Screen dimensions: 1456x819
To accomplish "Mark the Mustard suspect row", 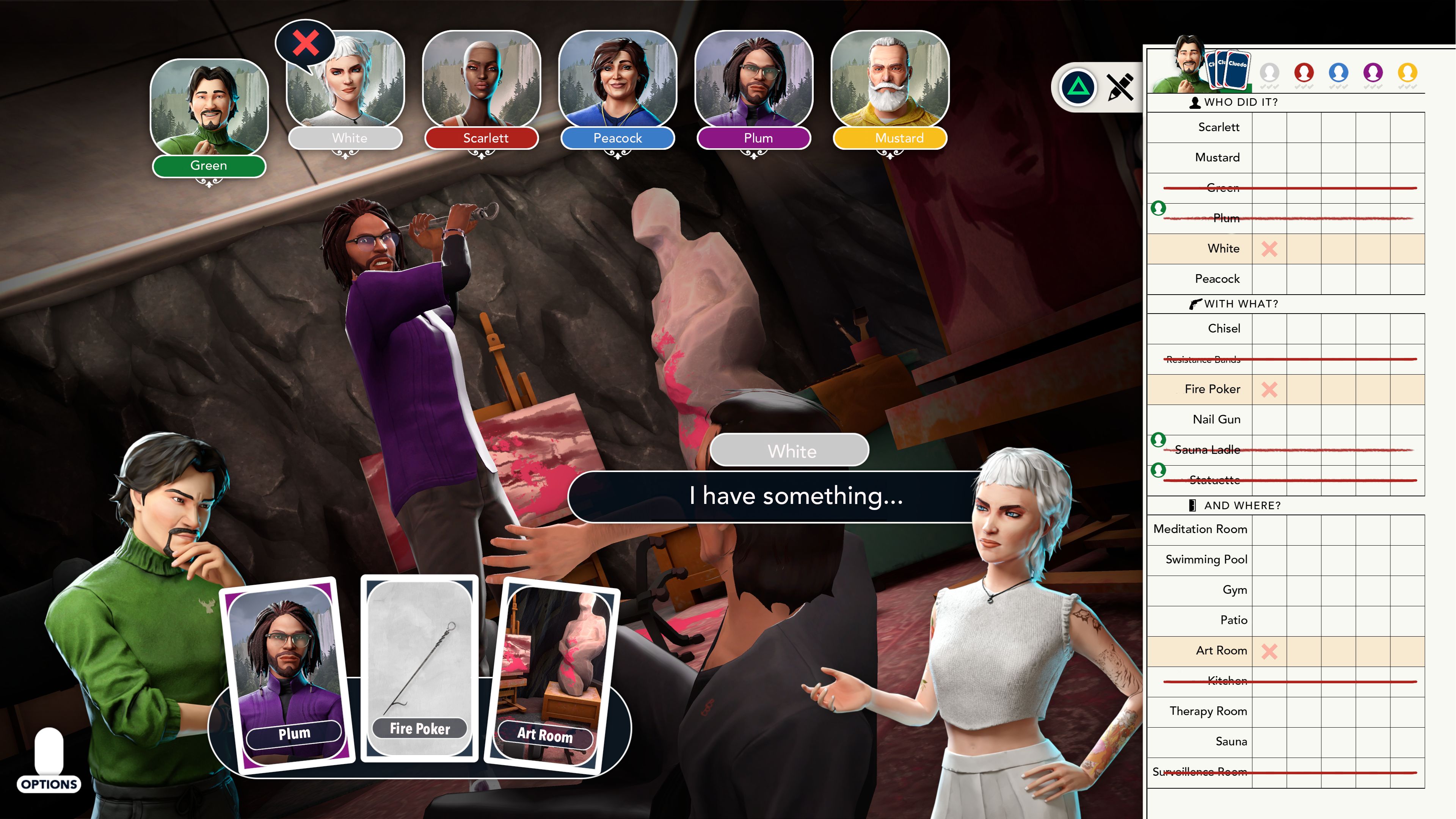I will click(1217, 157).
